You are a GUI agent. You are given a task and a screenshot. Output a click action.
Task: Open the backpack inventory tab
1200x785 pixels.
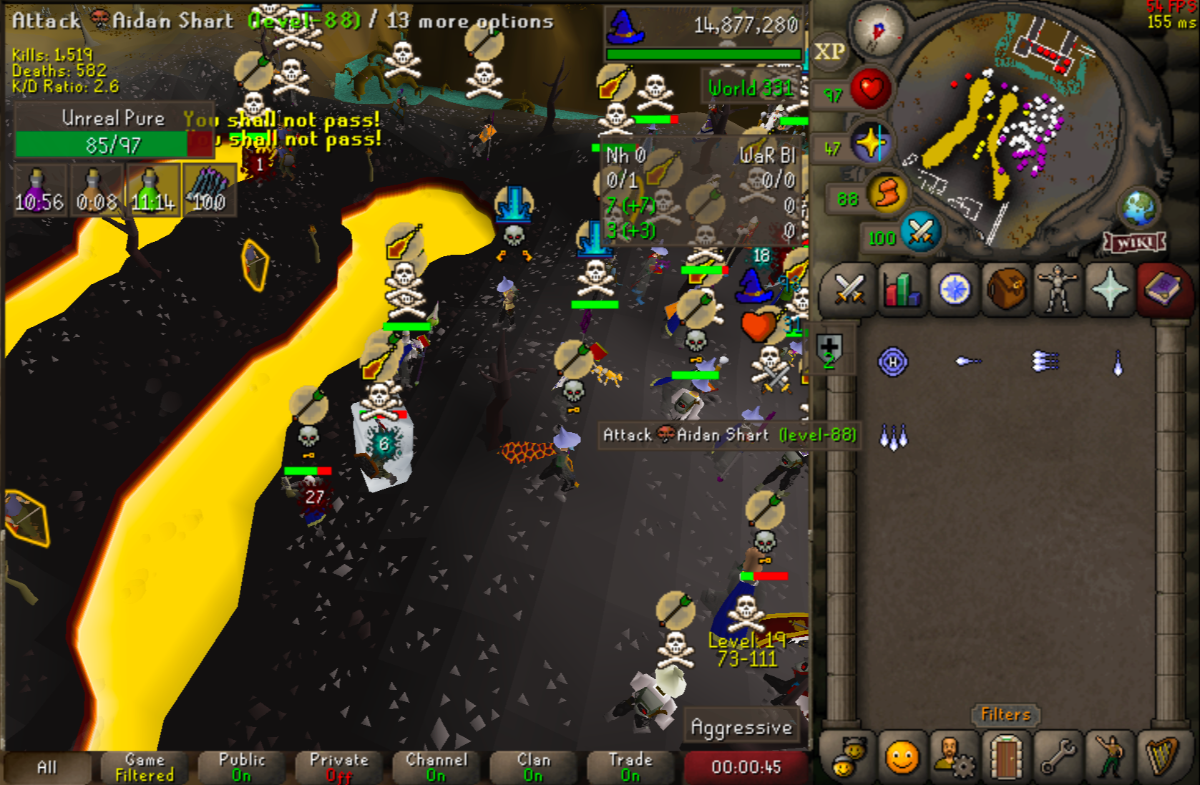(x=1007, y=291)
